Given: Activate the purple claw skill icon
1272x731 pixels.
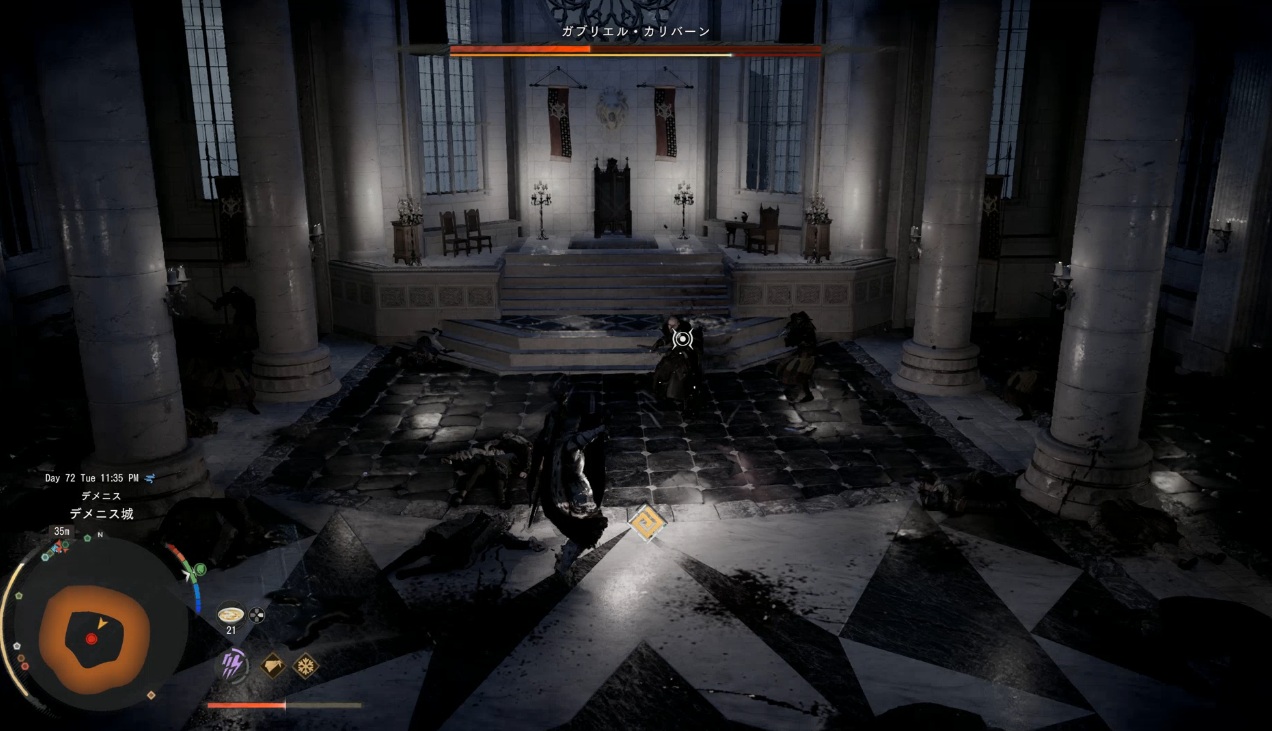Looking at the screenshot, I should pyautogui.click(x=234, y=665).
